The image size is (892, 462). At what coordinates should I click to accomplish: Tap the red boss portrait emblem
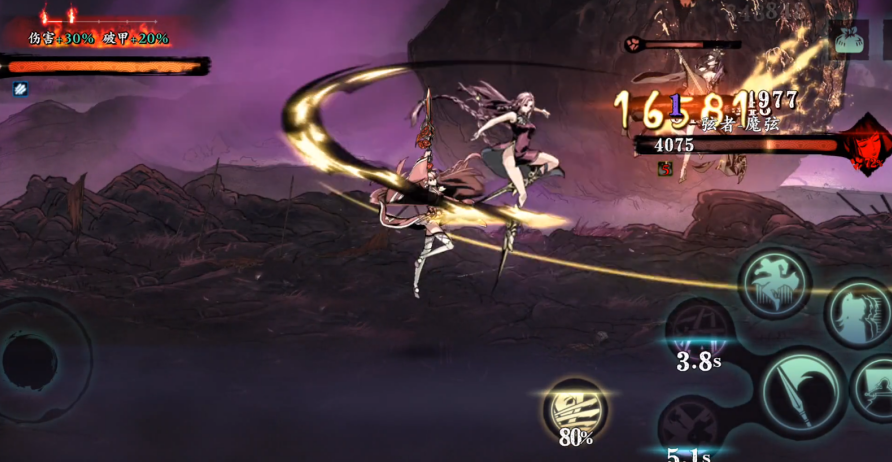866,146
